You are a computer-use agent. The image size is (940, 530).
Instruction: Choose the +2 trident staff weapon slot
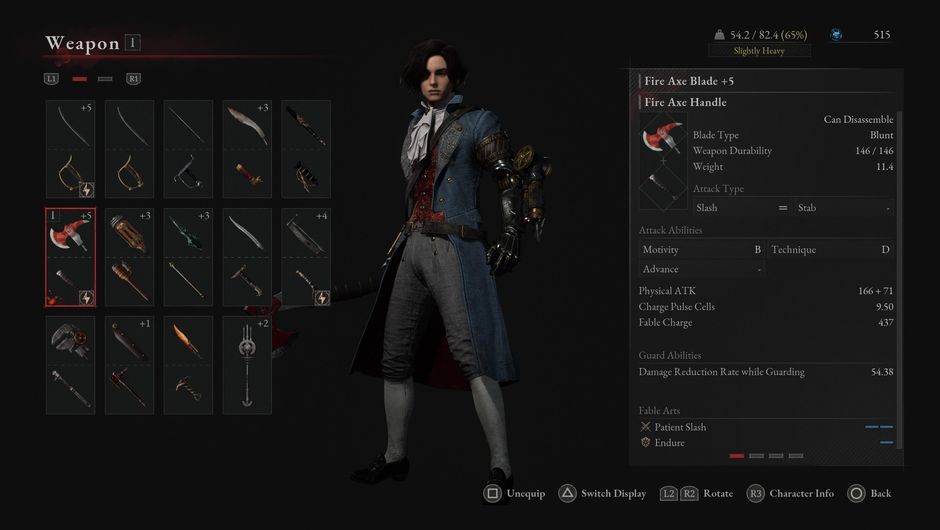point(247,365)
